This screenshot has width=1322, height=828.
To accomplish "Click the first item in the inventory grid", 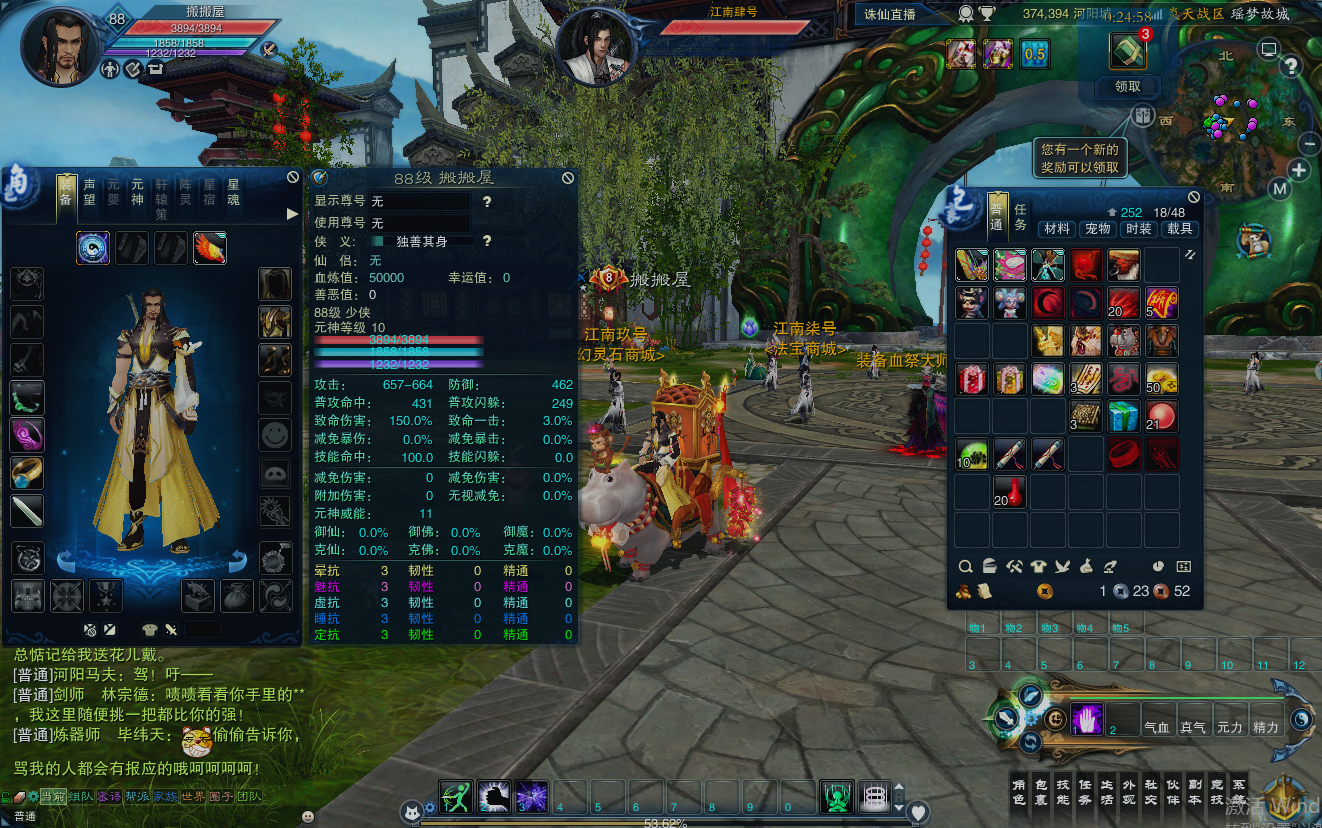I will [x=971, y=264].
